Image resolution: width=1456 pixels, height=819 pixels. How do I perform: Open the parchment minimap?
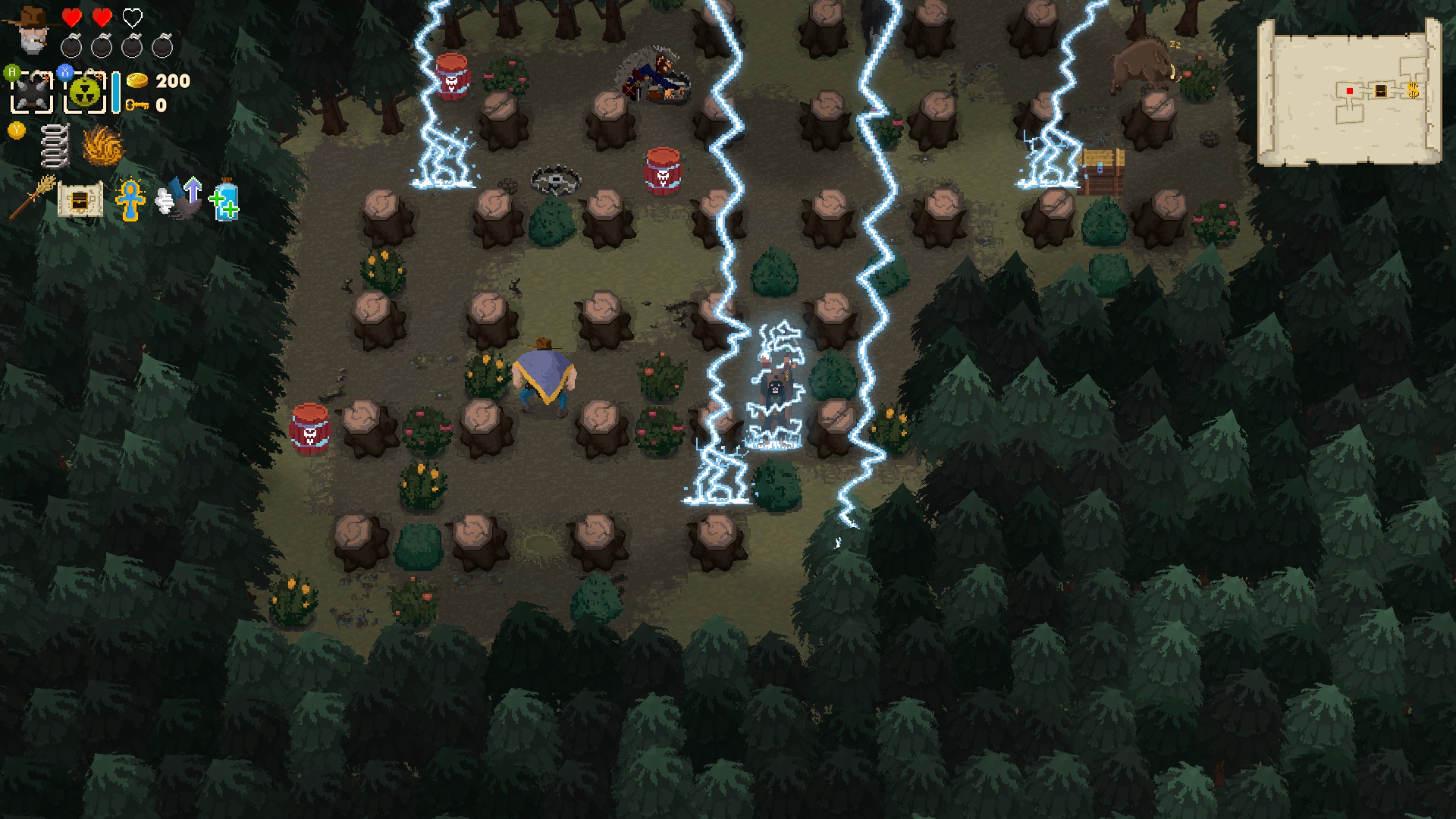point(1349,91)
